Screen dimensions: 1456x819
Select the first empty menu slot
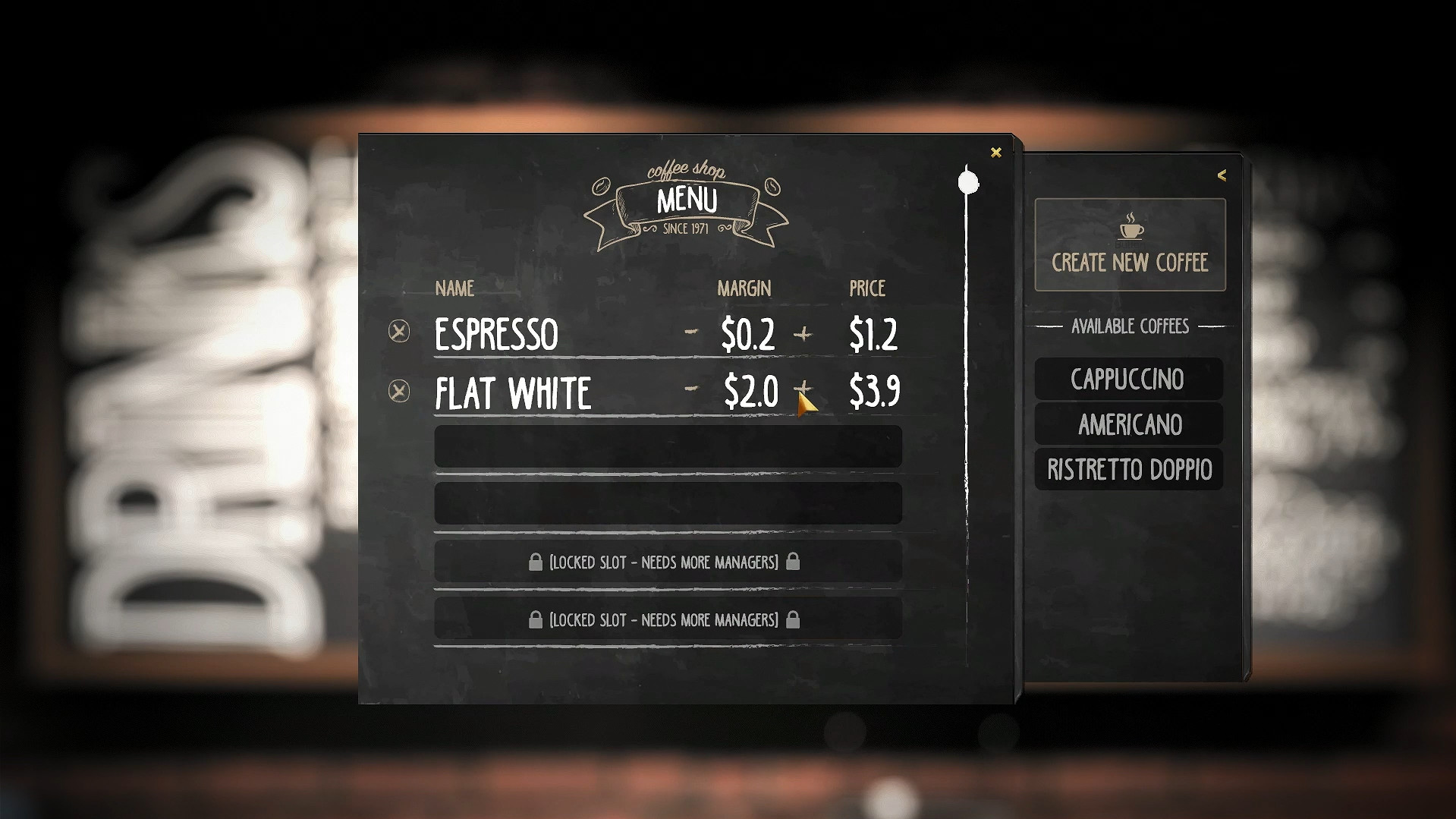pos(666,446)
